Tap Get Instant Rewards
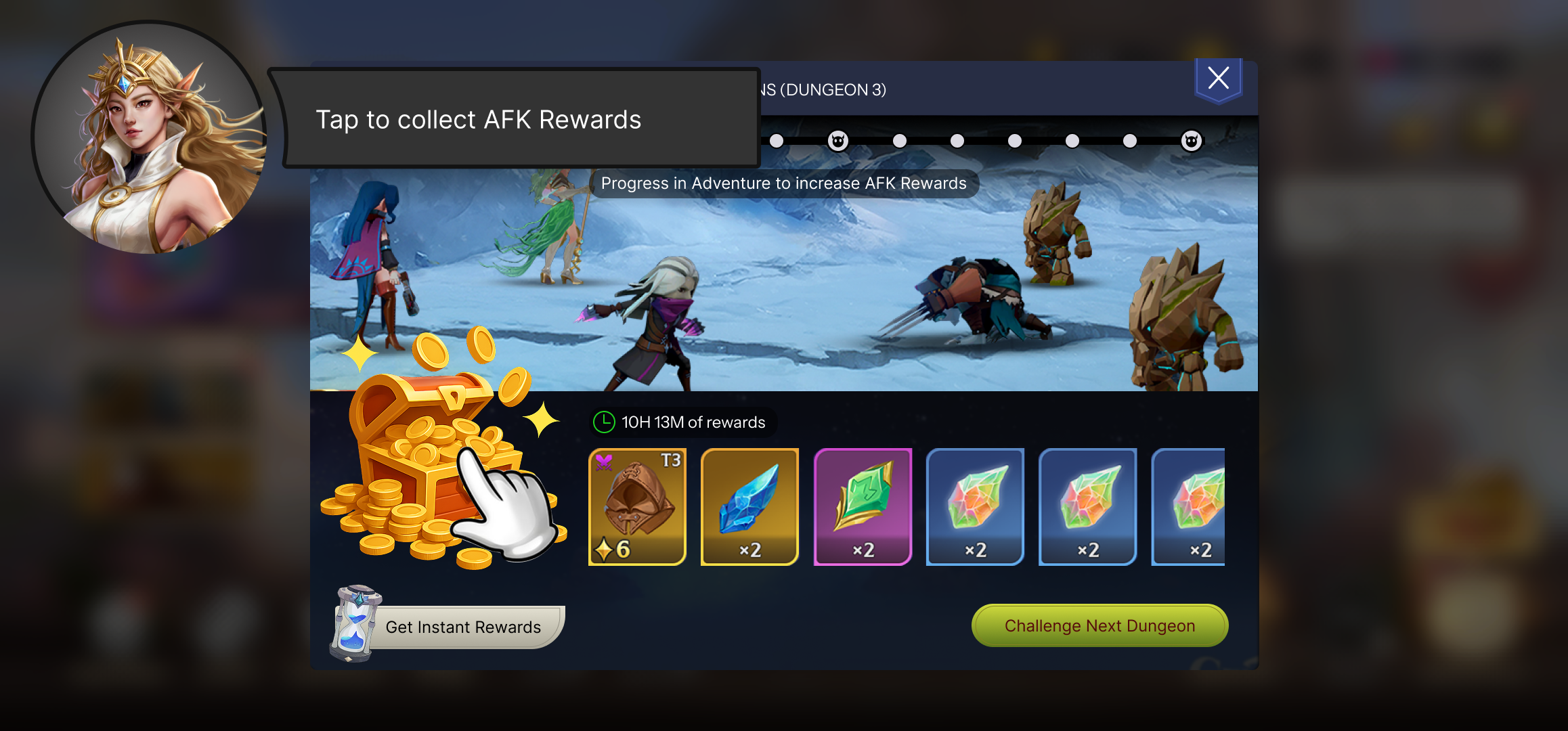 462,627
